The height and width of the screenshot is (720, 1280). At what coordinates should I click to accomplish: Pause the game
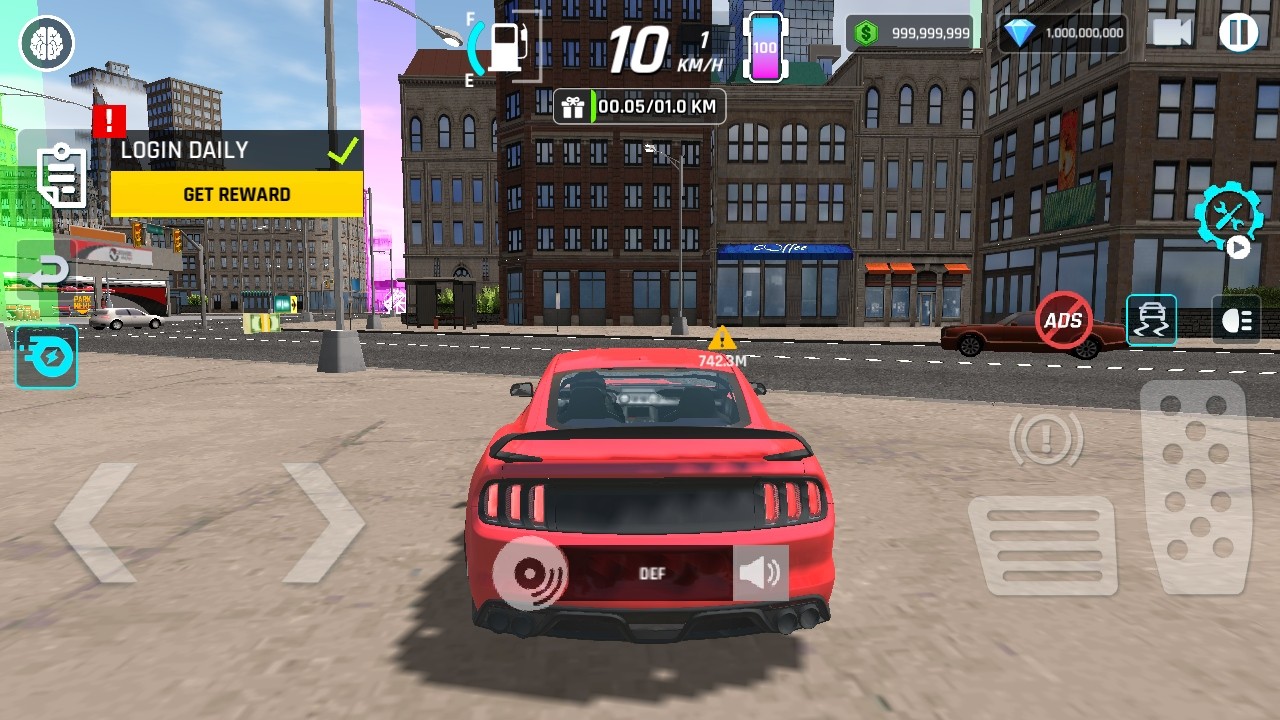tap(1238, 33)
